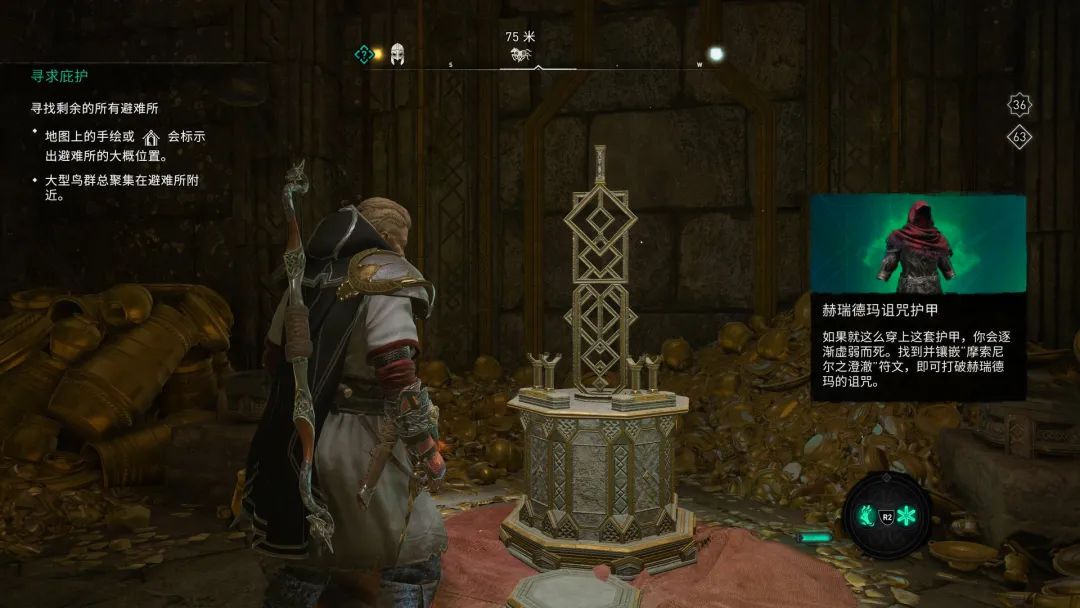Click the diamond badge showing 63

1019,138
